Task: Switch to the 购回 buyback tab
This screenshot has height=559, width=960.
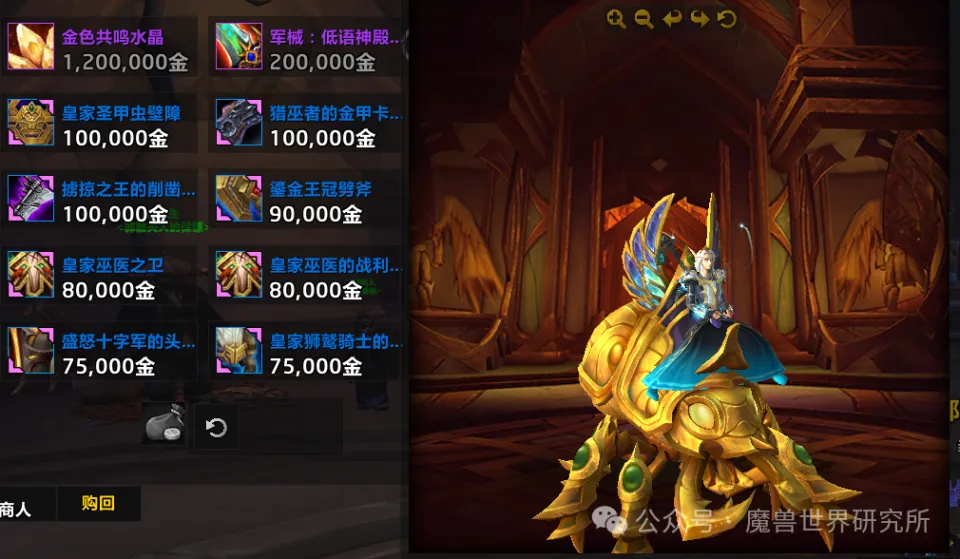Action: click(98, 504)
